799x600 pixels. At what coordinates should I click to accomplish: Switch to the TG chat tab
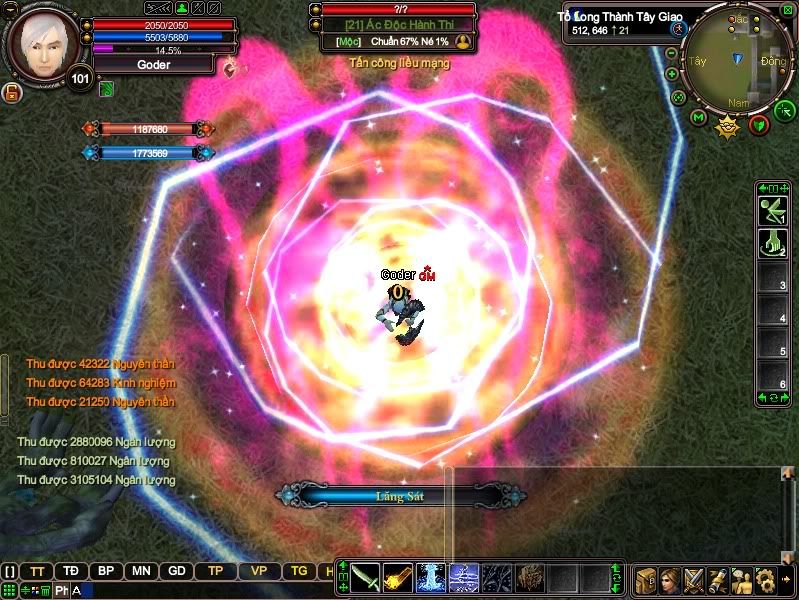pos(299,571)
